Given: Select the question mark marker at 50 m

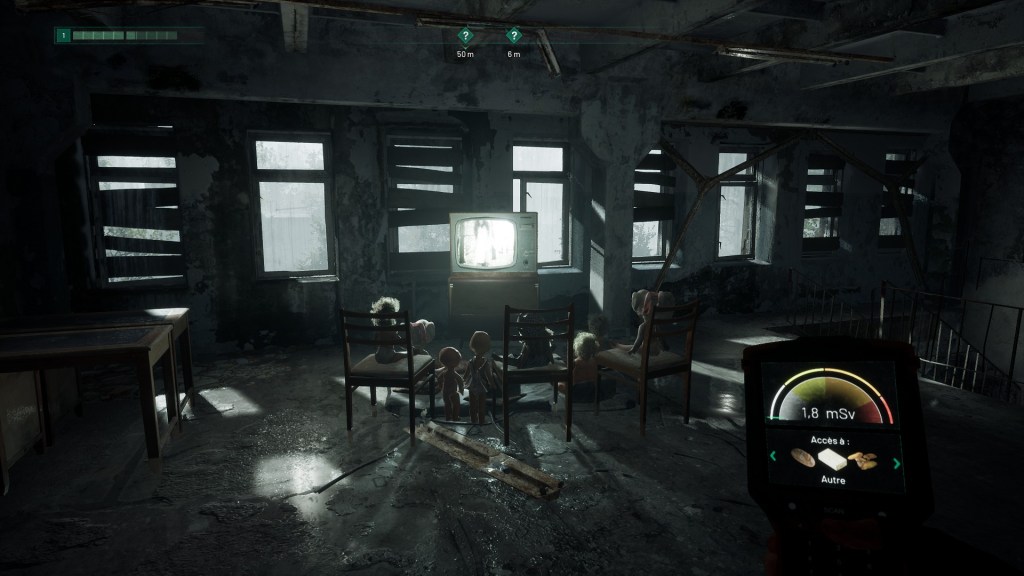Looking at the screenshot, I should pos(464,34).
